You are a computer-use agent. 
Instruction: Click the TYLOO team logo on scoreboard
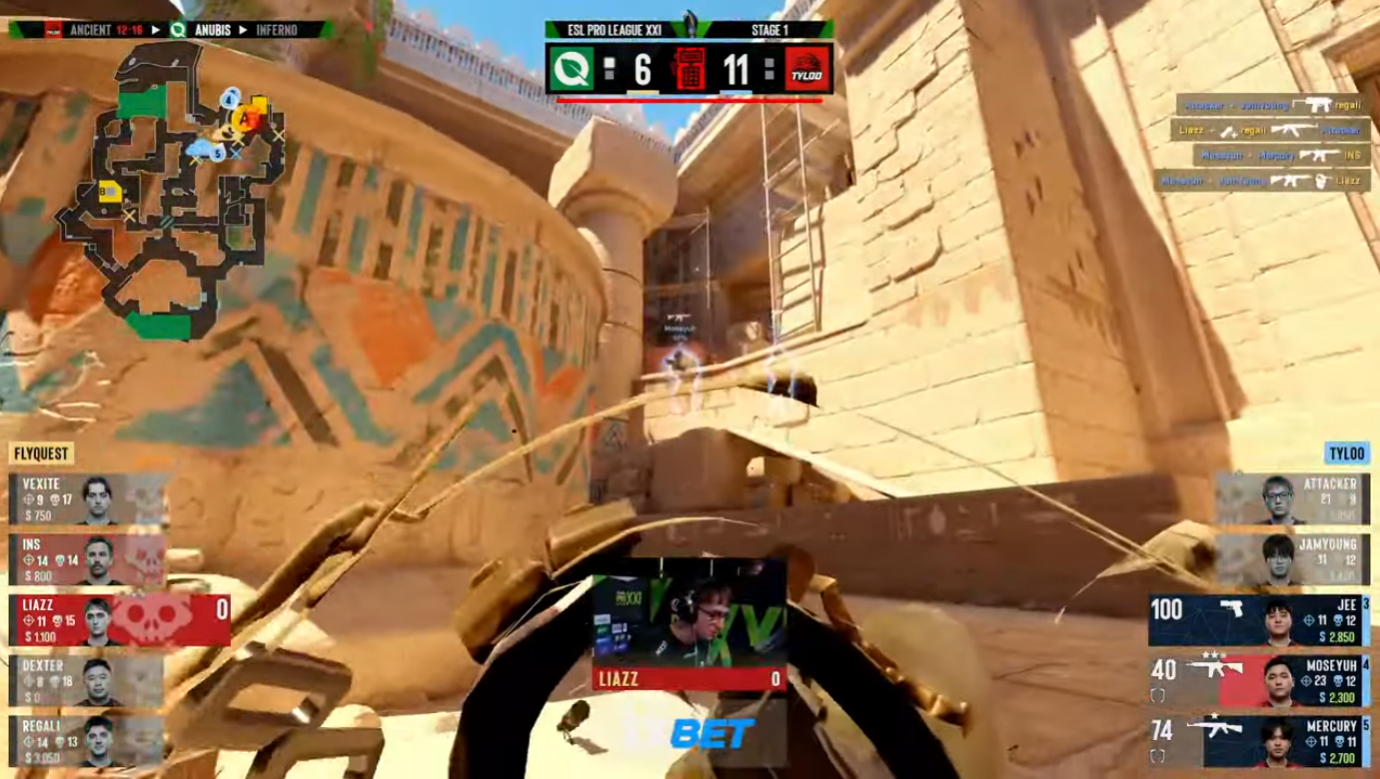[808, 69]
